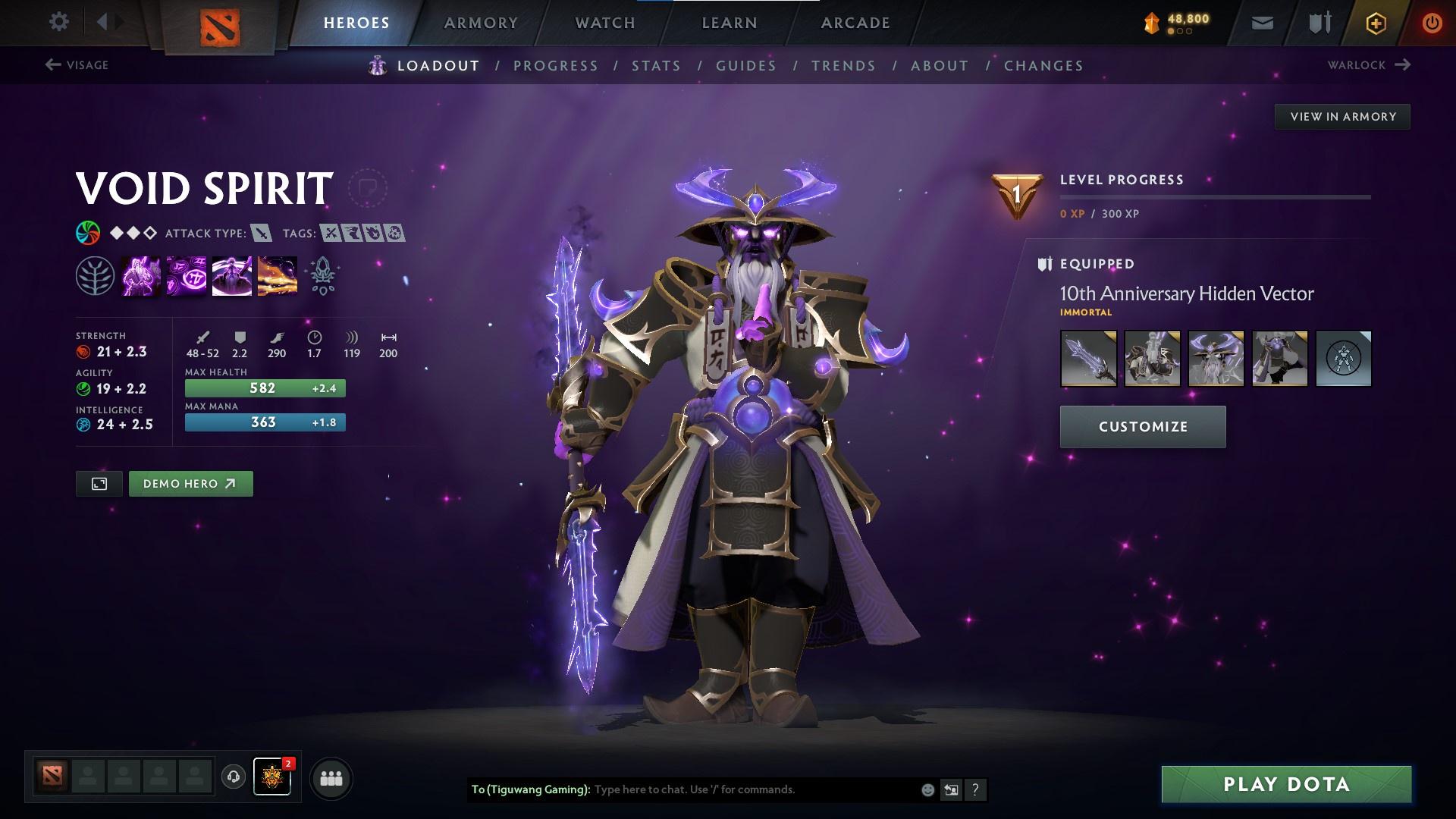Open the ARCADE menu tab
The image size is (1456, 819).
click(855, 22)
